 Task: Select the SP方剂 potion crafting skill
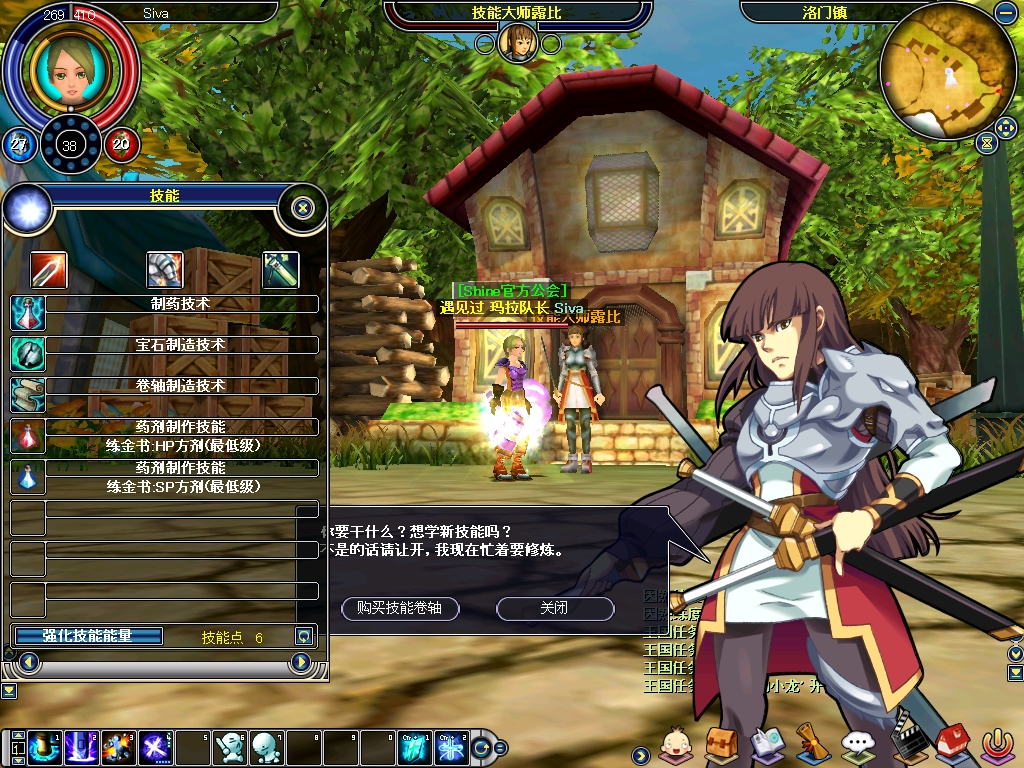coord(180,477)
